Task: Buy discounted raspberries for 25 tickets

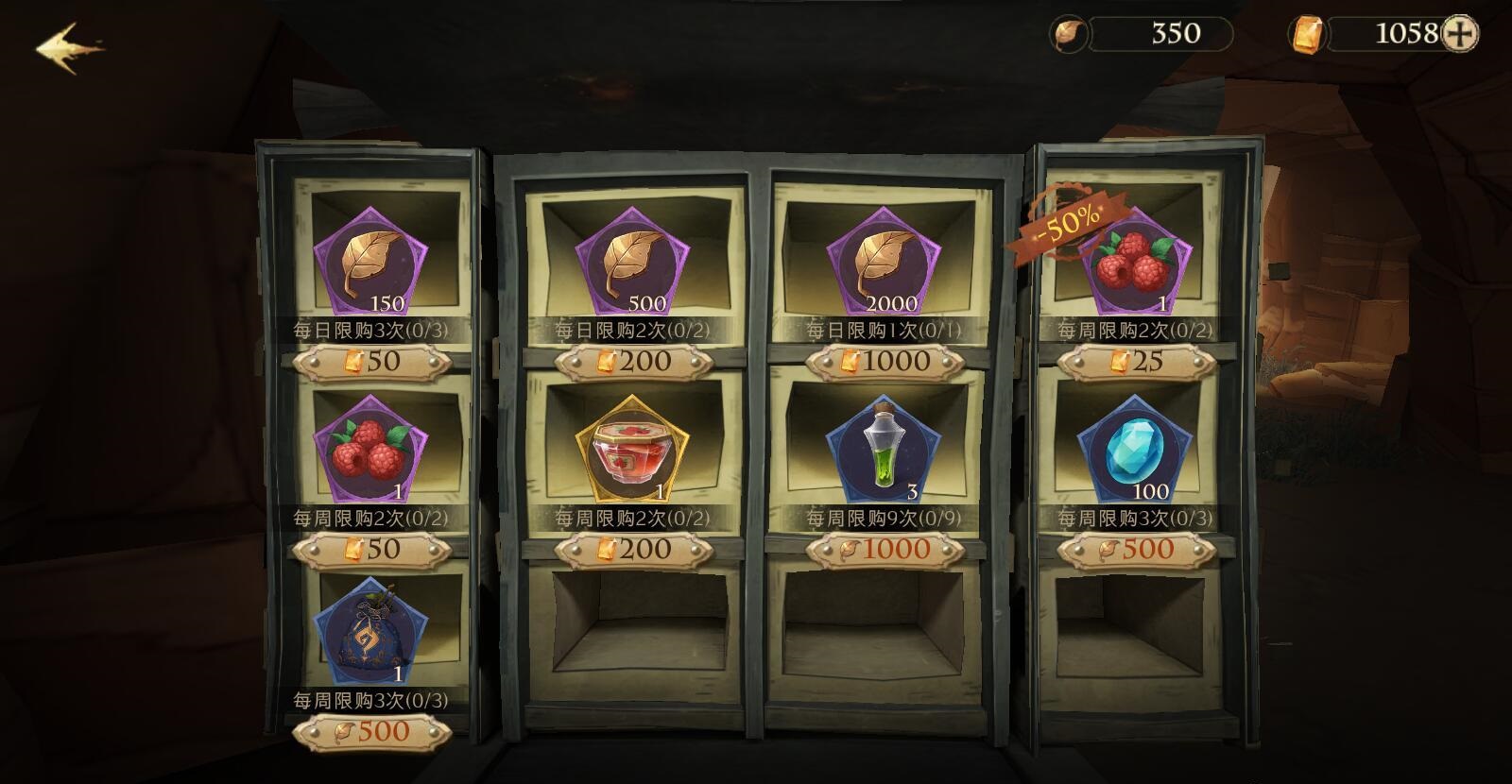Action: (x=1136, y=361)
